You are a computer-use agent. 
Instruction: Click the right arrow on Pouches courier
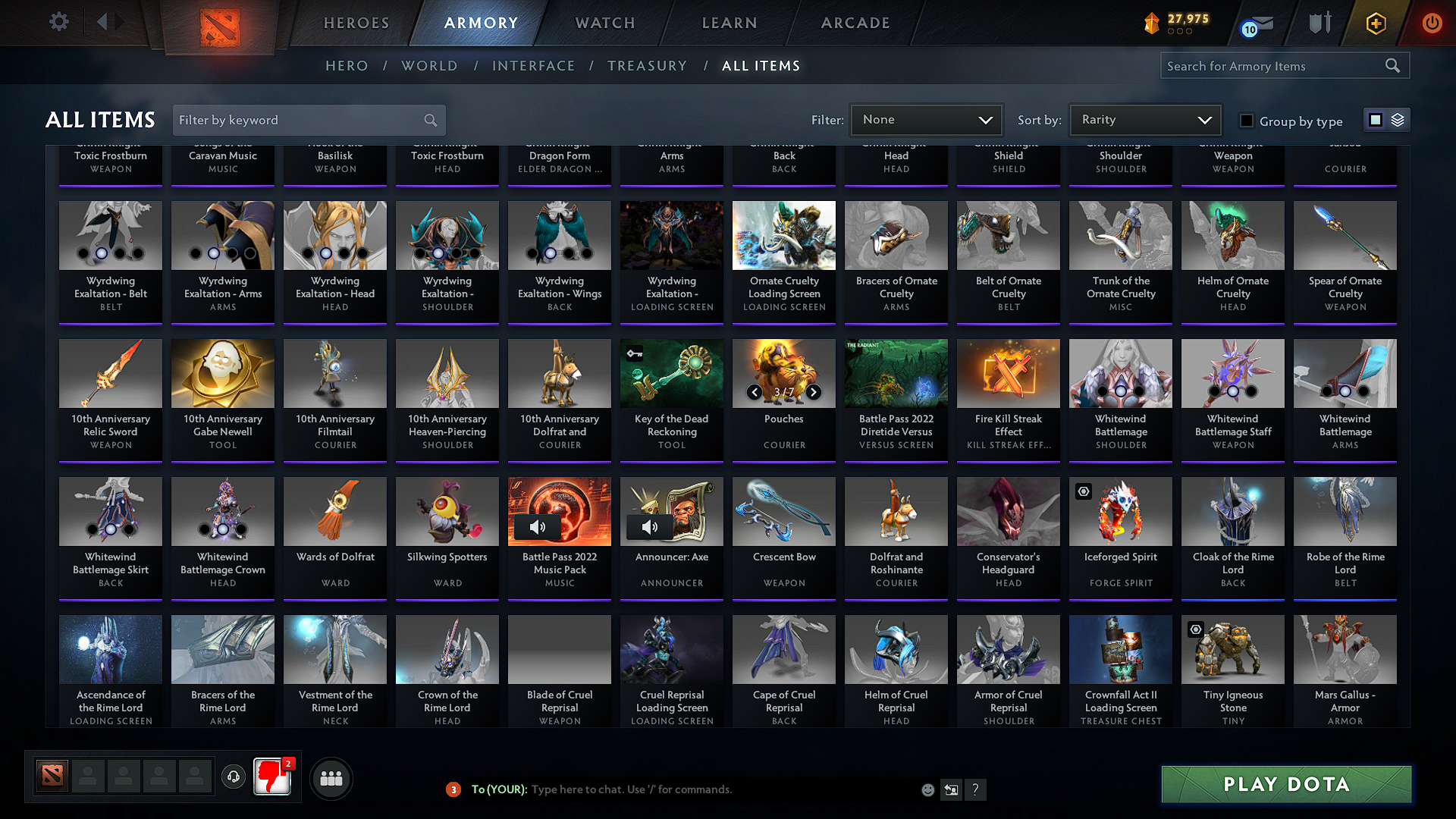[x=814, y=393]
